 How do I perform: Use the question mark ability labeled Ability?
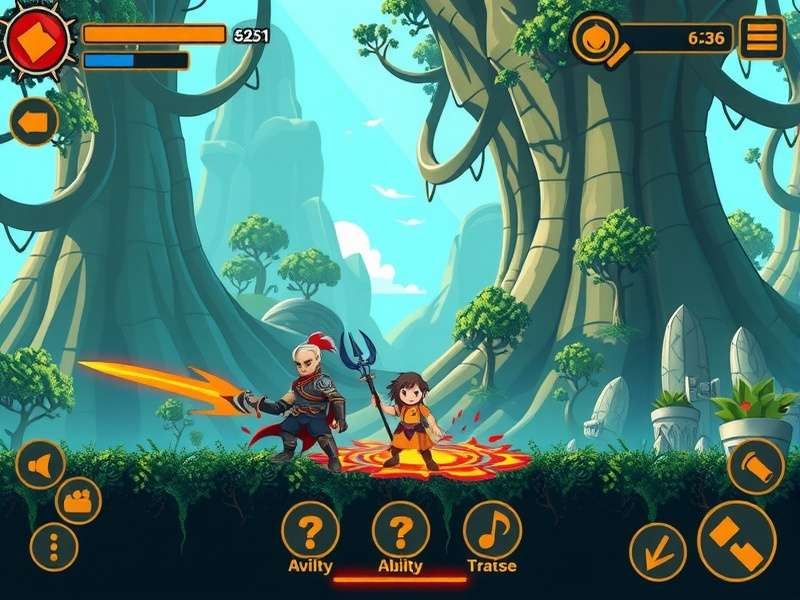click(x=401, y=529)
